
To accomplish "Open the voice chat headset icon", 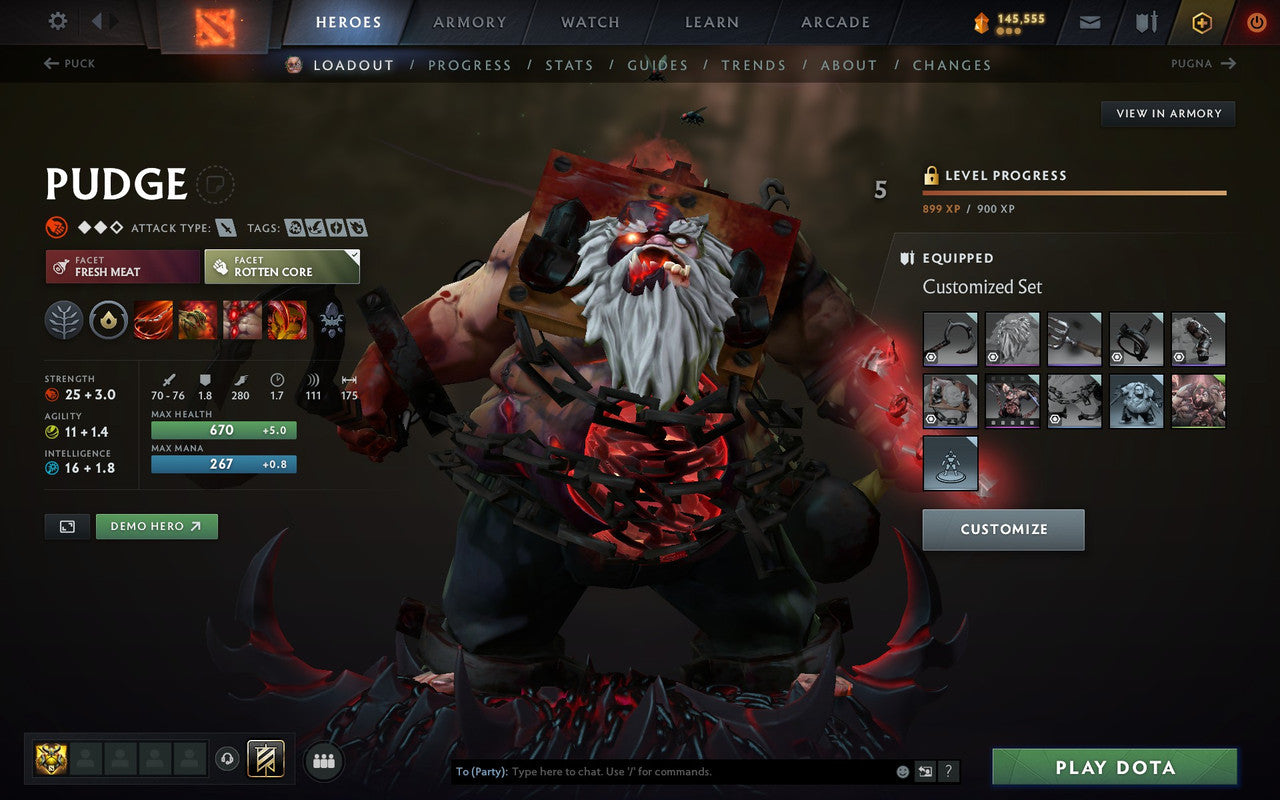I will coord(228,761).
